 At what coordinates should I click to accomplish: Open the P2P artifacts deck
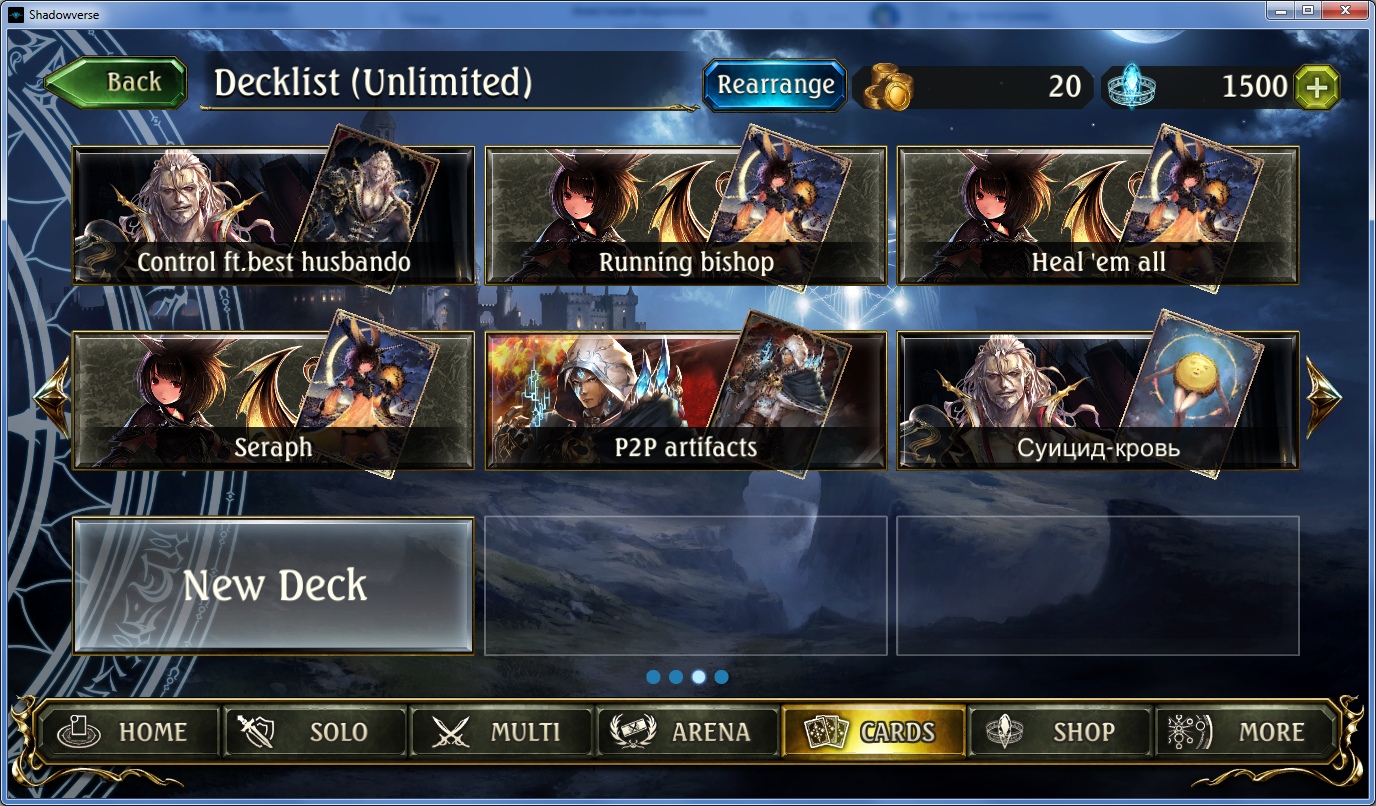(x=685, y=401)
